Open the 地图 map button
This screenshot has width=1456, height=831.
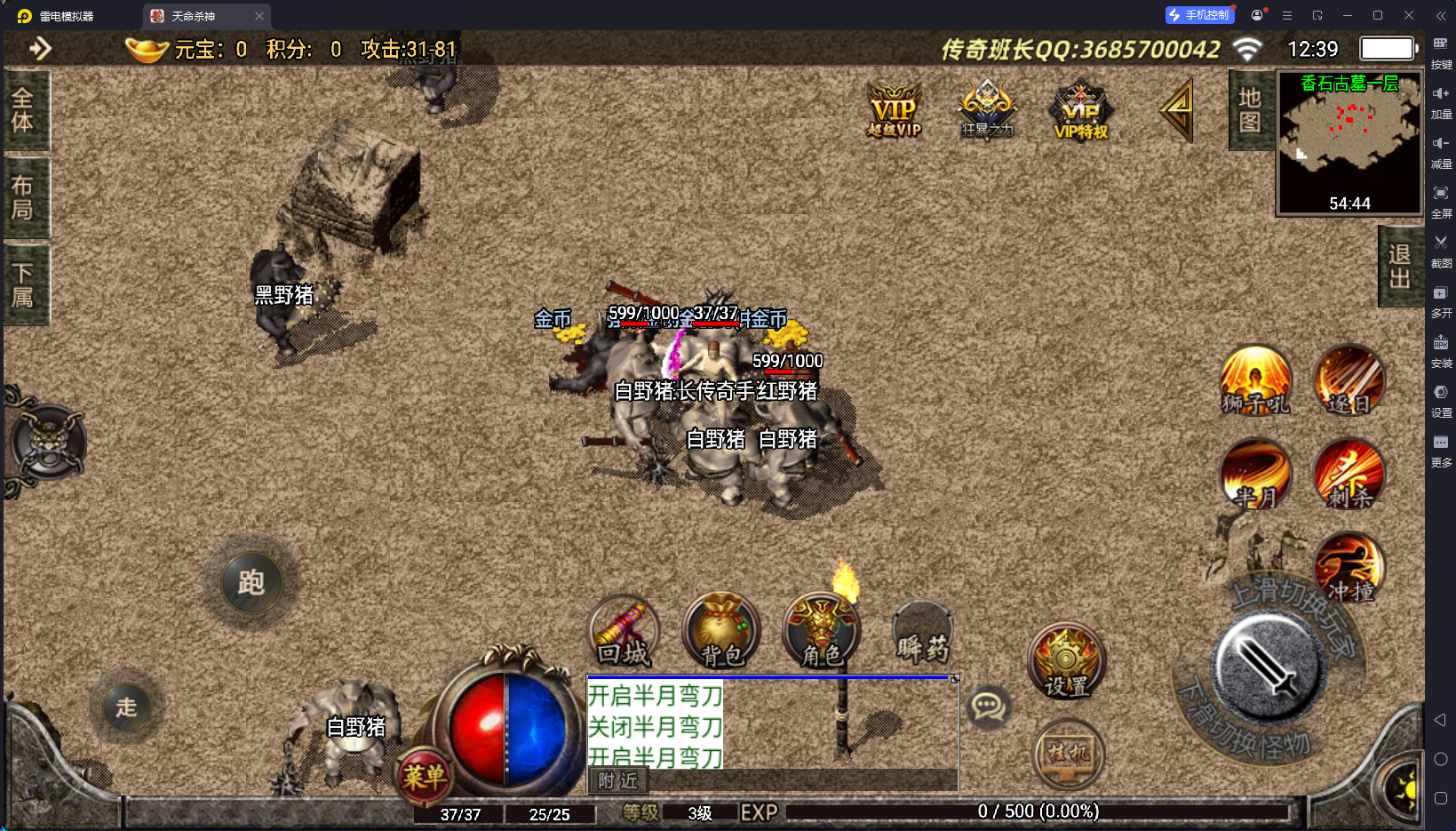point(1250,110)
